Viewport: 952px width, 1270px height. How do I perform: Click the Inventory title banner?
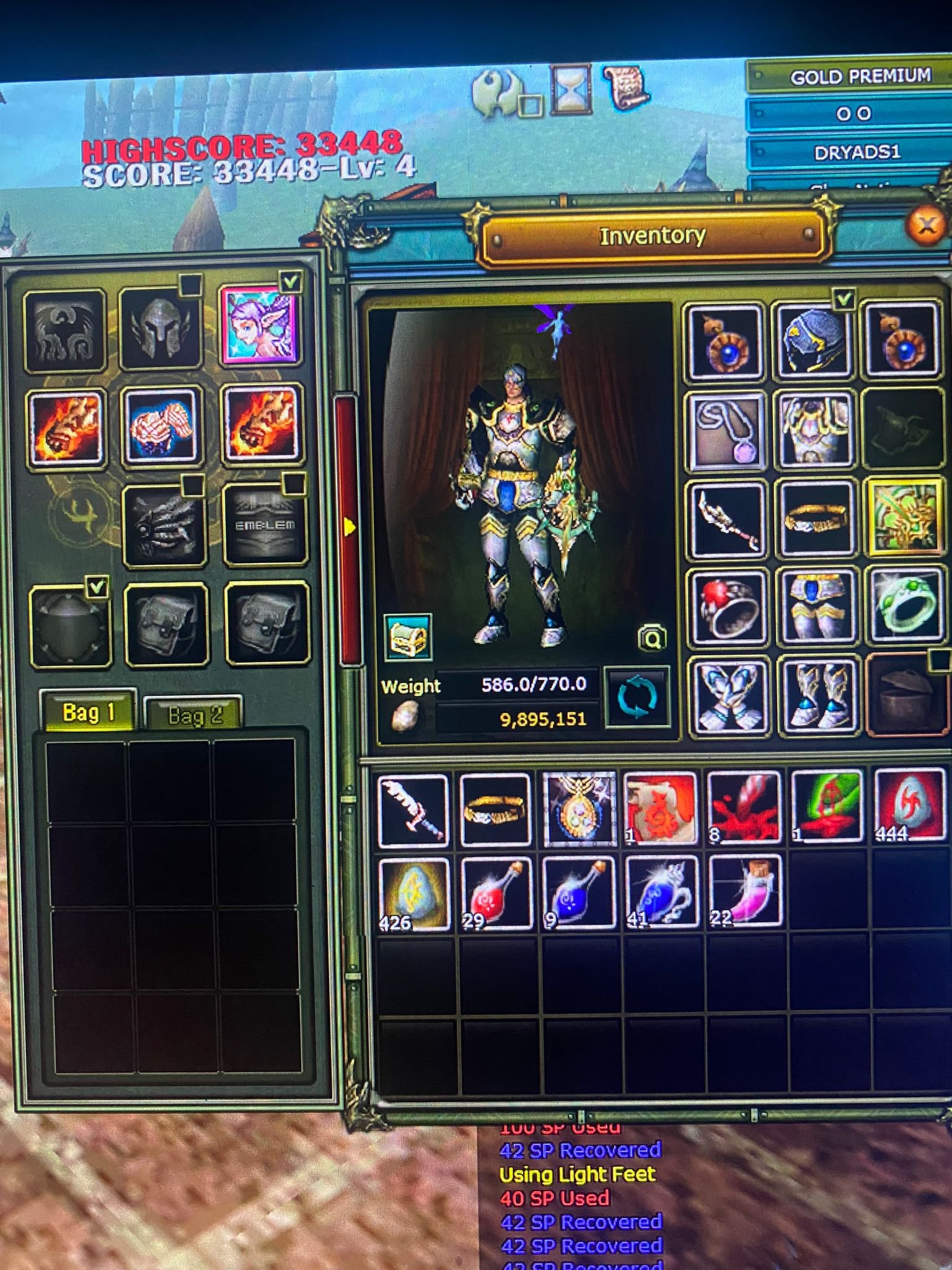pos(652,236)
